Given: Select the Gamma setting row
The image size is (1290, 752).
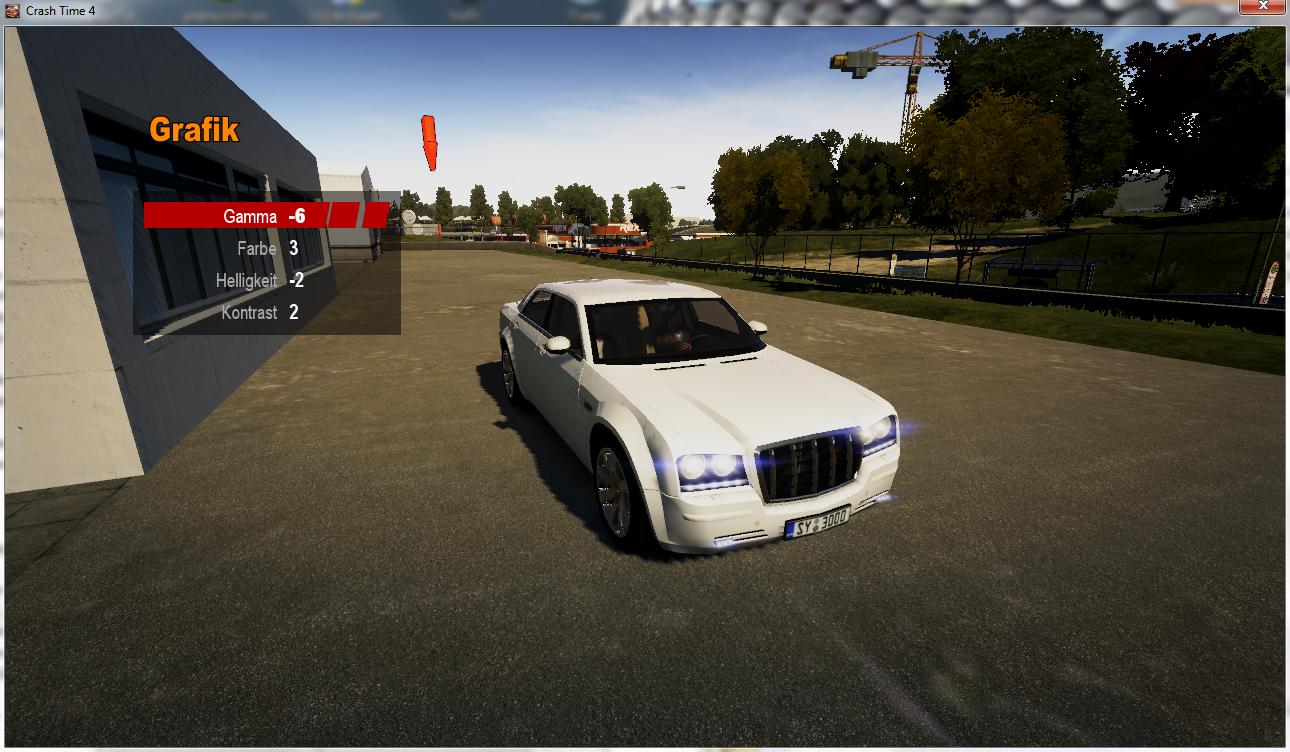Looking at the screenshot, I should pos(250,216).
